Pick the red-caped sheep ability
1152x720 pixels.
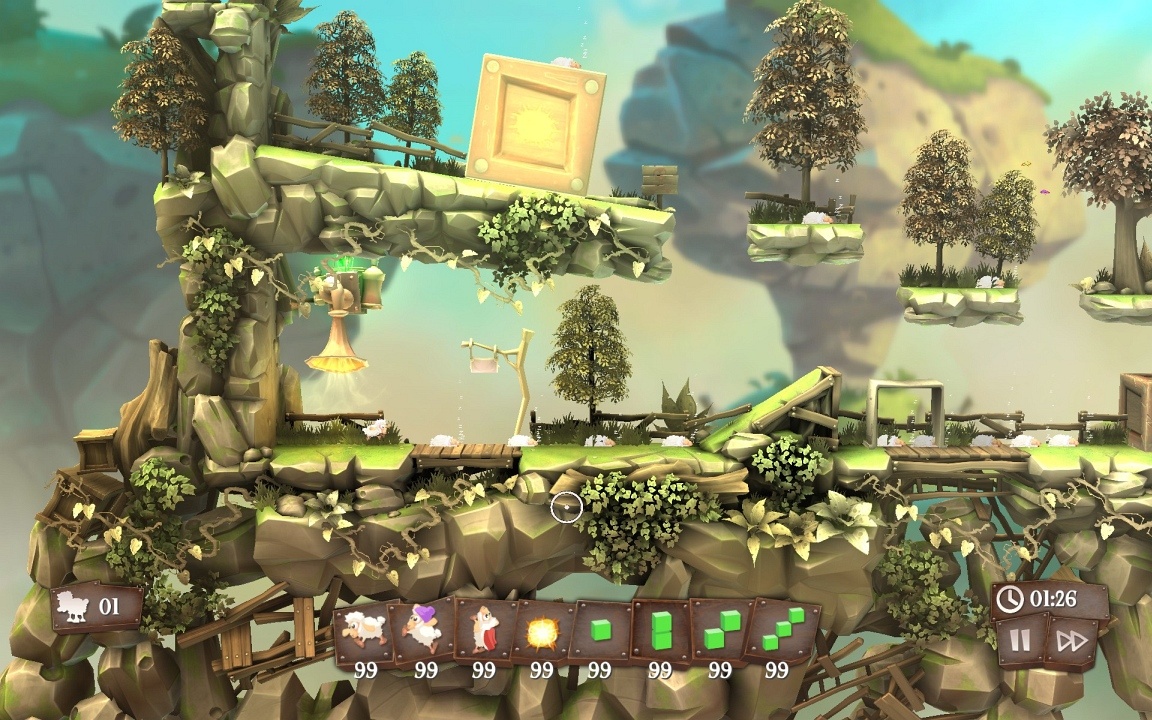484,632
